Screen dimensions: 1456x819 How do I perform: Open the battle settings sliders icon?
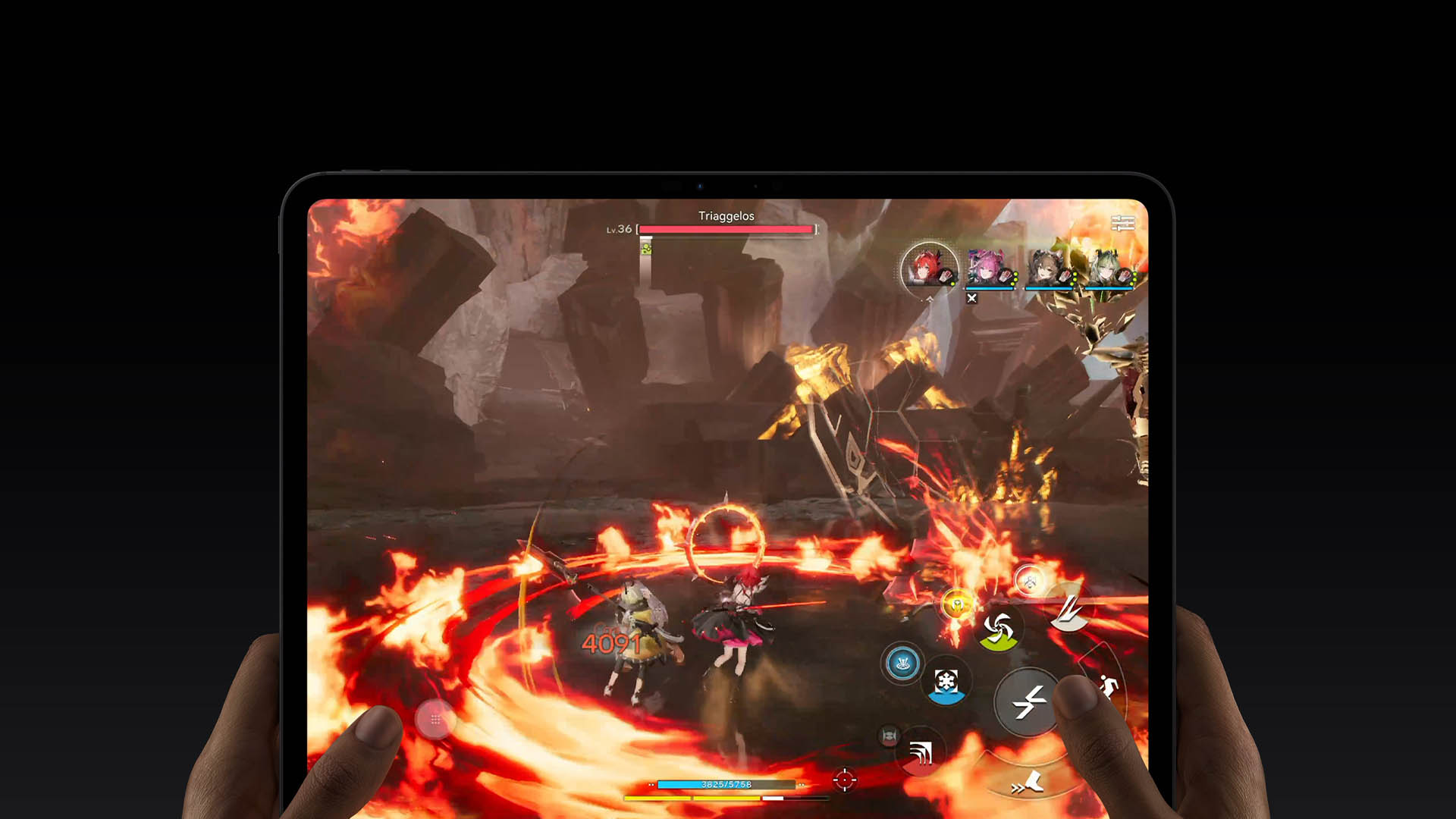click(1123, 223)
